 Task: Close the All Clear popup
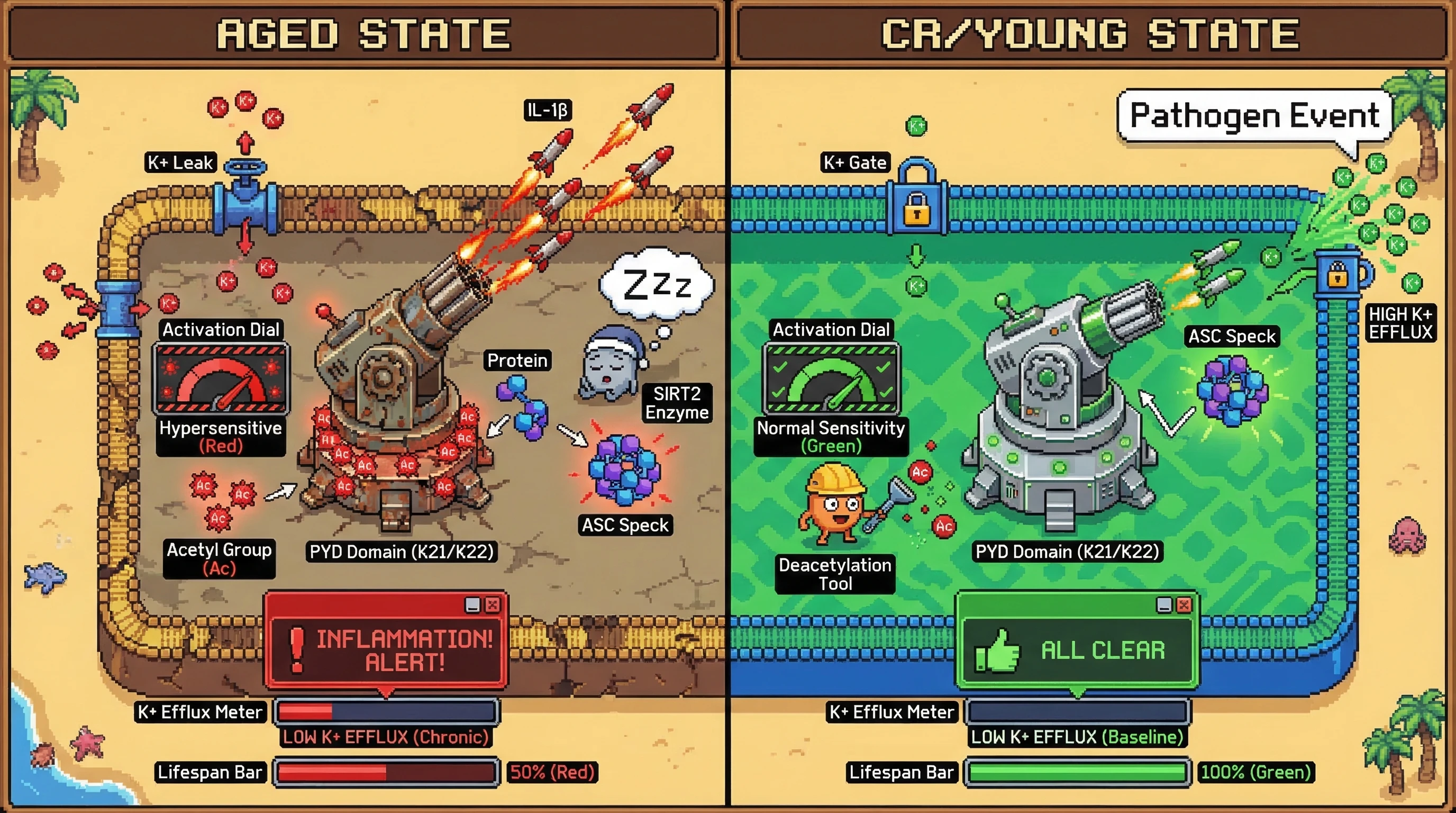coord(1184,605)
